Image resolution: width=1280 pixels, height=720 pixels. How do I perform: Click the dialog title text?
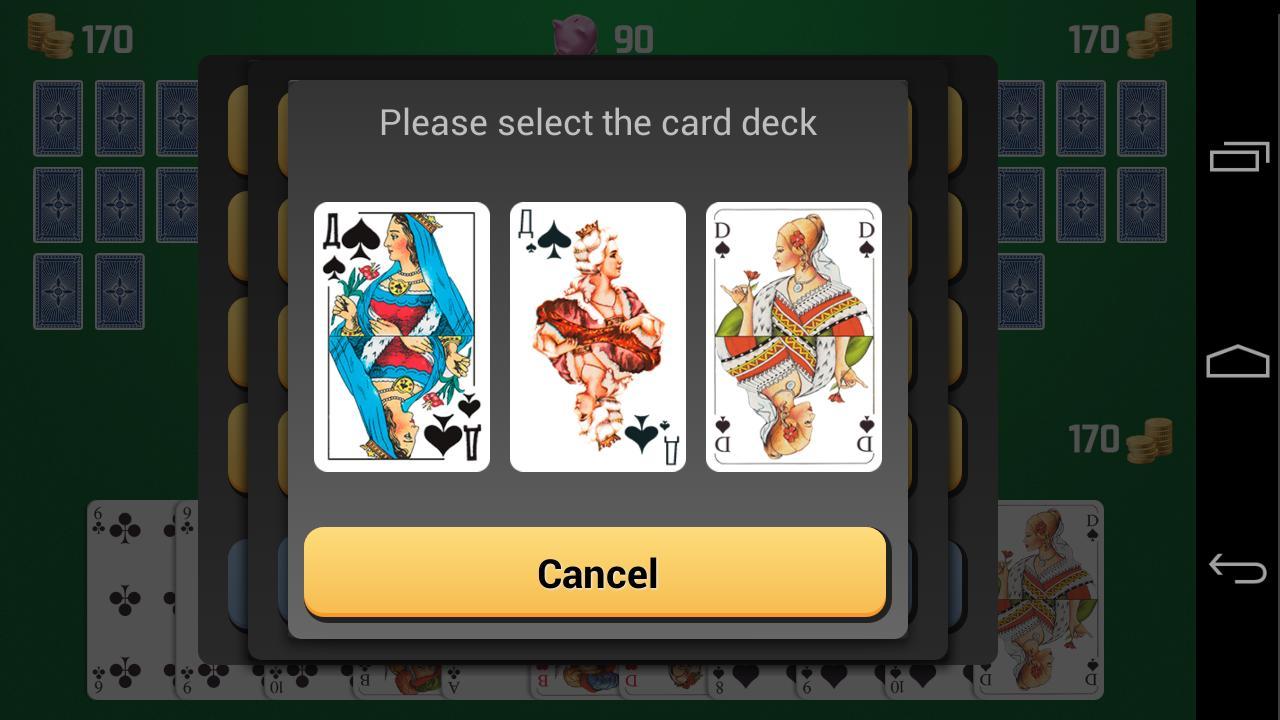[597, 122]
